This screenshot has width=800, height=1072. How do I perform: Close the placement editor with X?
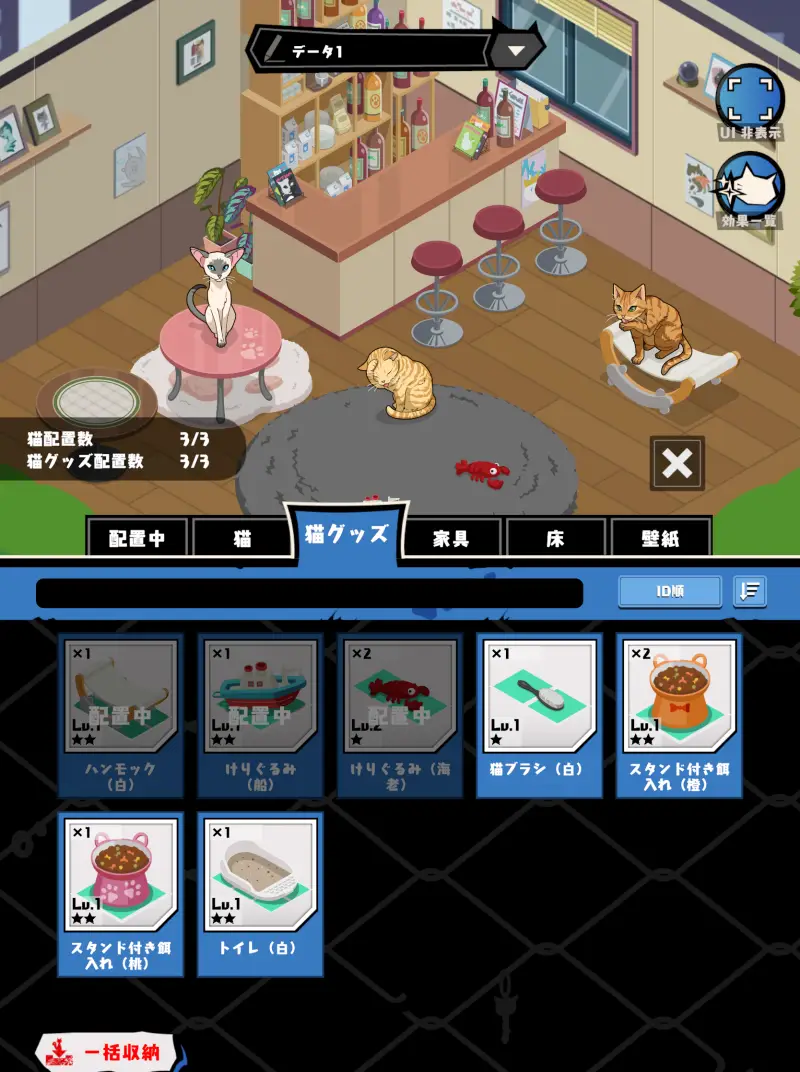pos(677,463)
